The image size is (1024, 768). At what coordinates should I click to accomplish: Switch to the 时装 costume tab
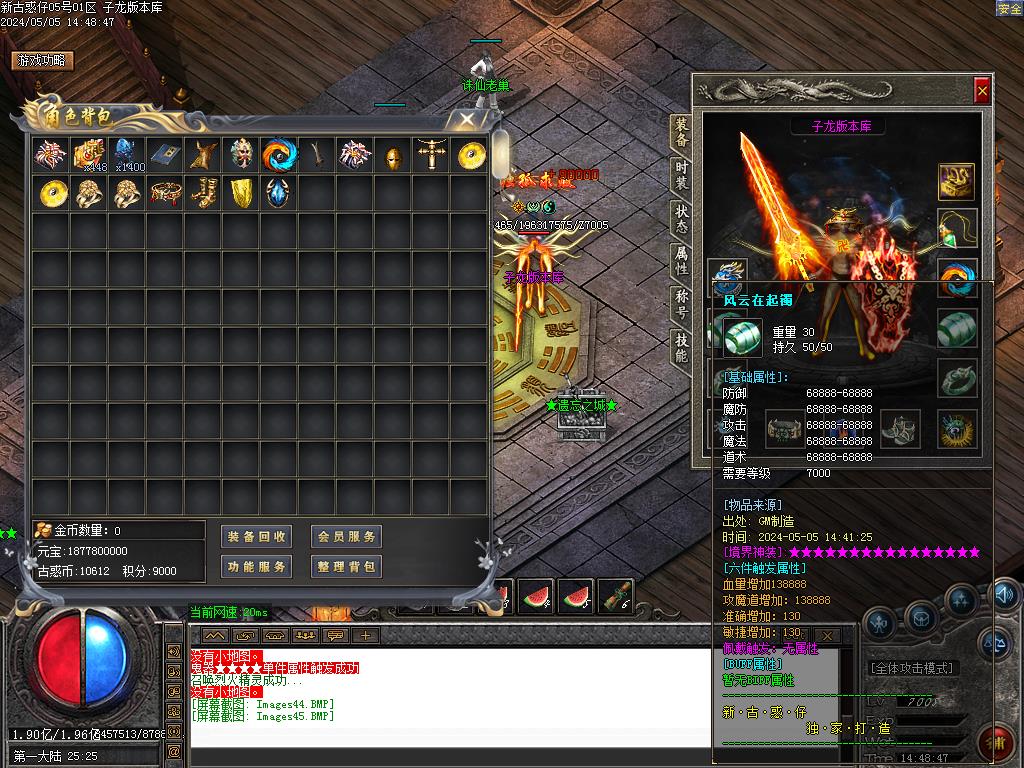pos(681,174)
